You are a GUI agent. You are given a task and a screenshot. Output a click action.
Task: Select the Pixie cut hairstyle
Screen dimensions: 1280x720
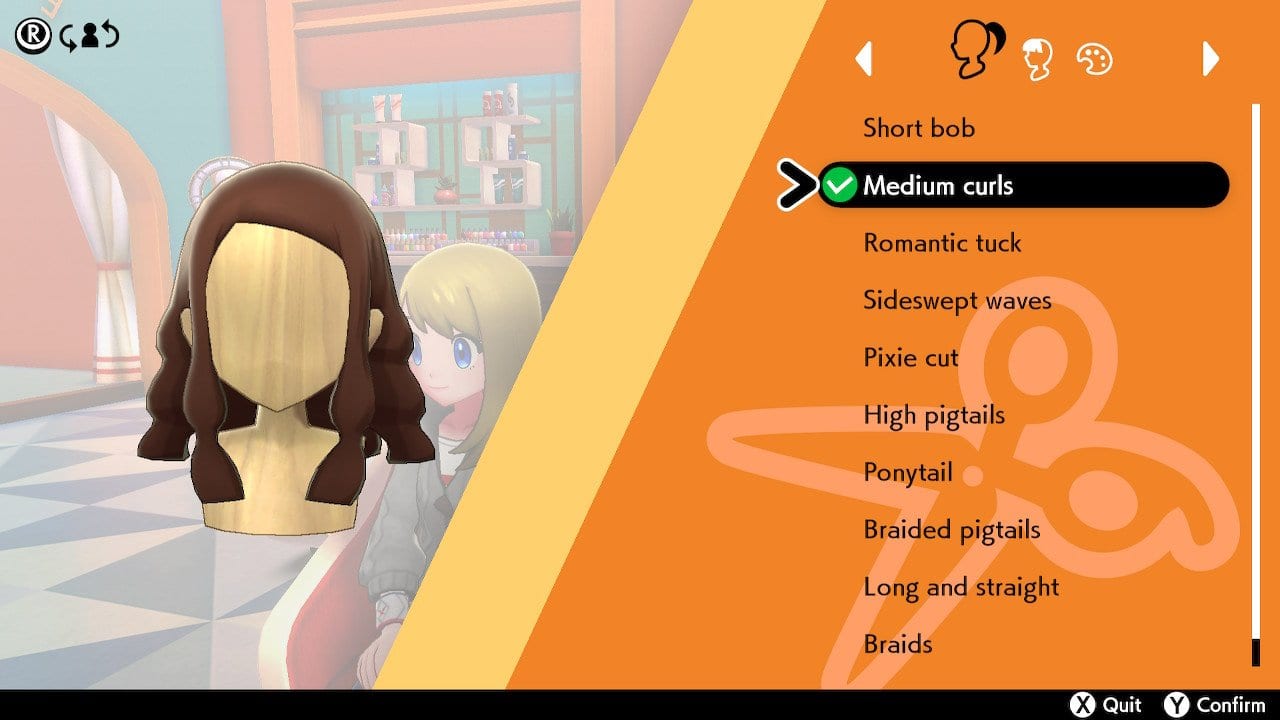point(910,357)
